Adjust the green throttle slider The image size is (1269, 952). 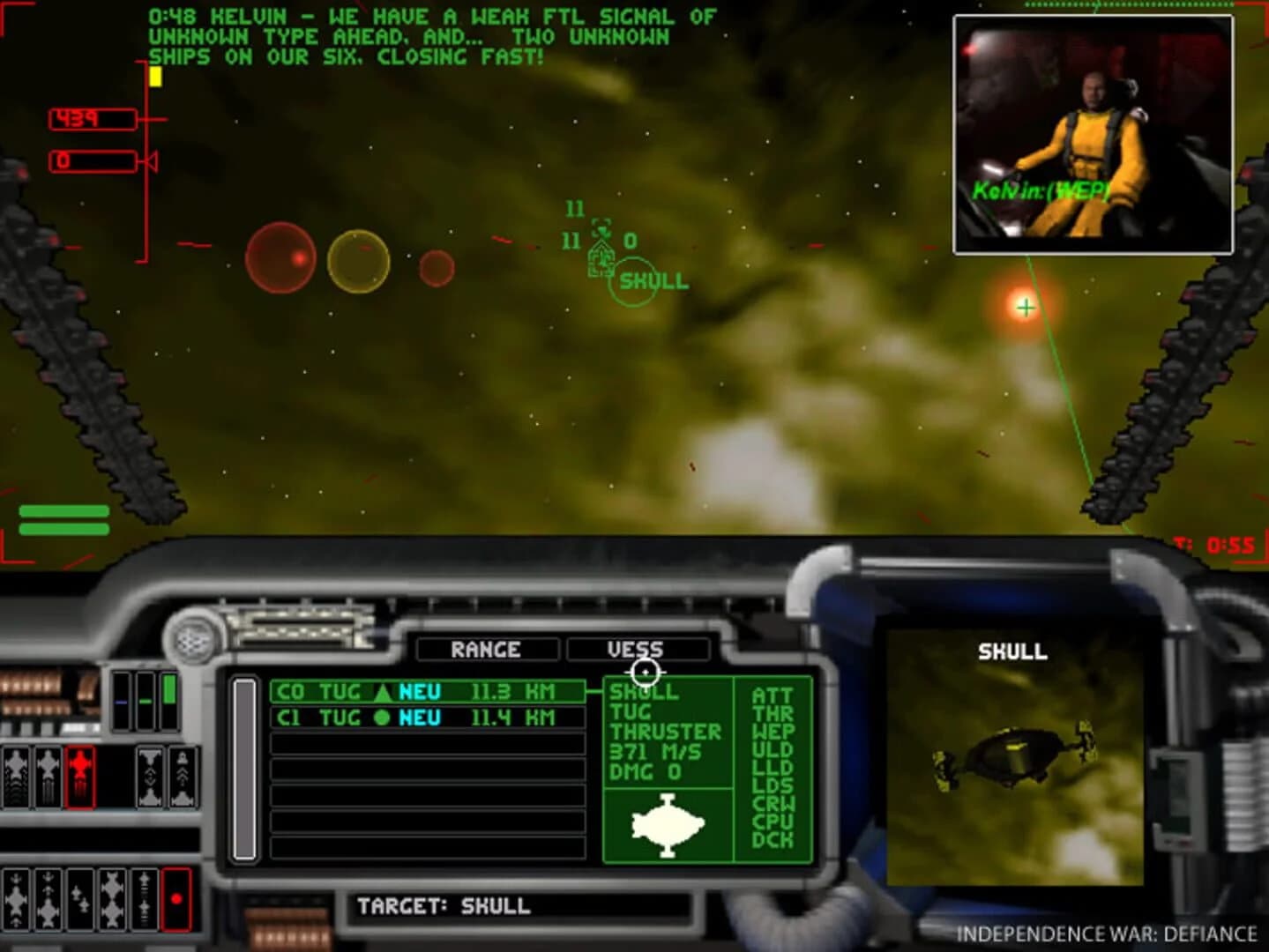click(x=168, y=688)
